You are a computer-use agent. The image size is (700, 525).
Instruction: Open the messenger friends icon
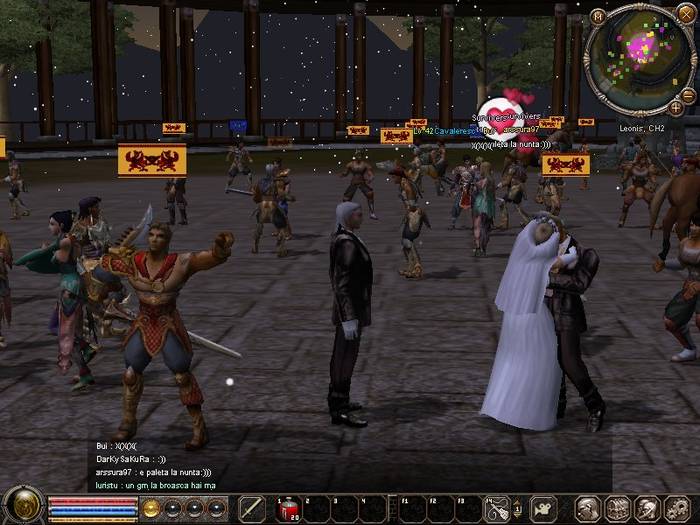pyautogui.click(x=645, y=508)
